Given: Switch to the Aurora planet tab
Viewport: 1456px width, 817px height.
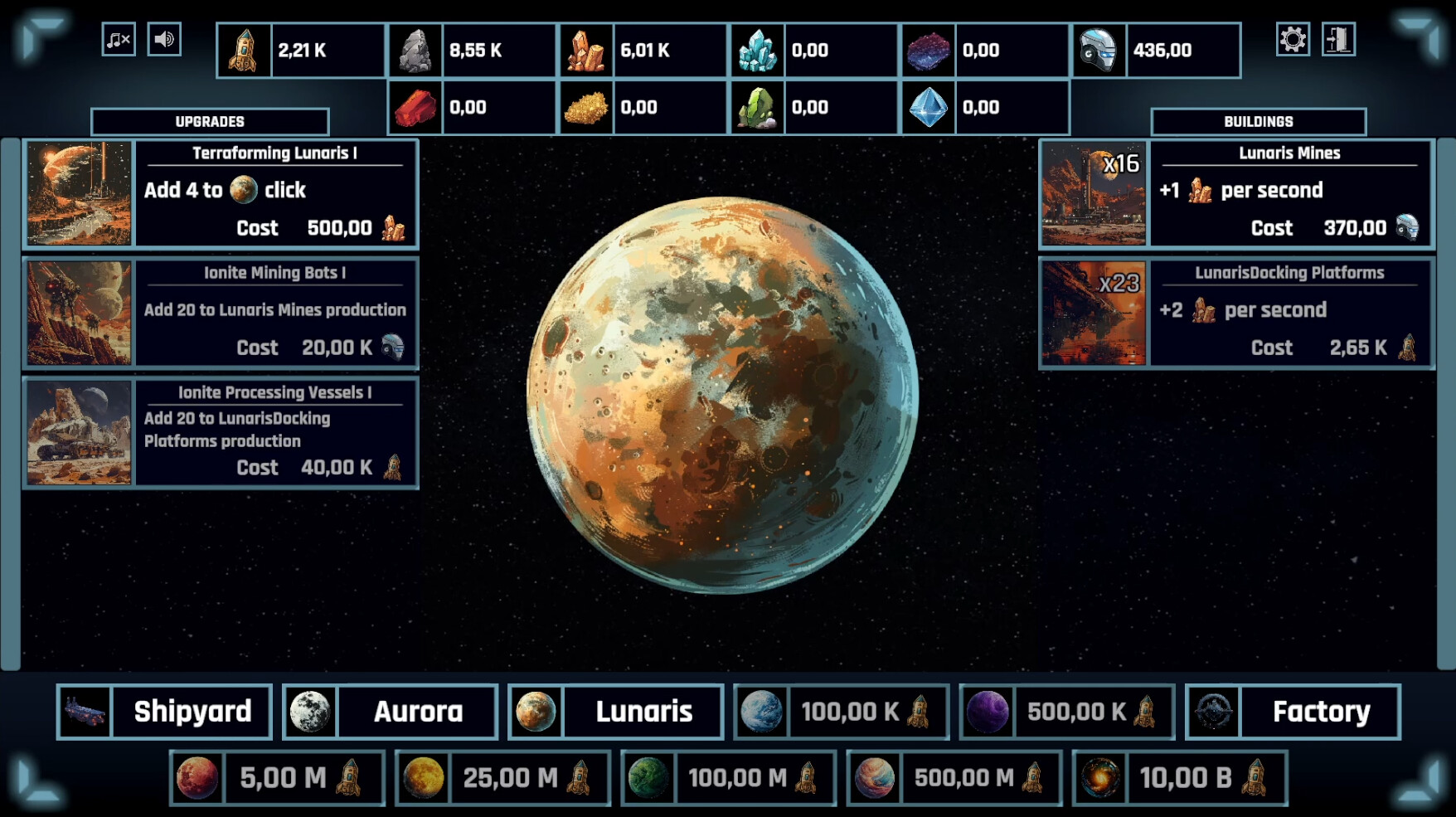Looking at the screenshot, I should (x=390, y=711).
